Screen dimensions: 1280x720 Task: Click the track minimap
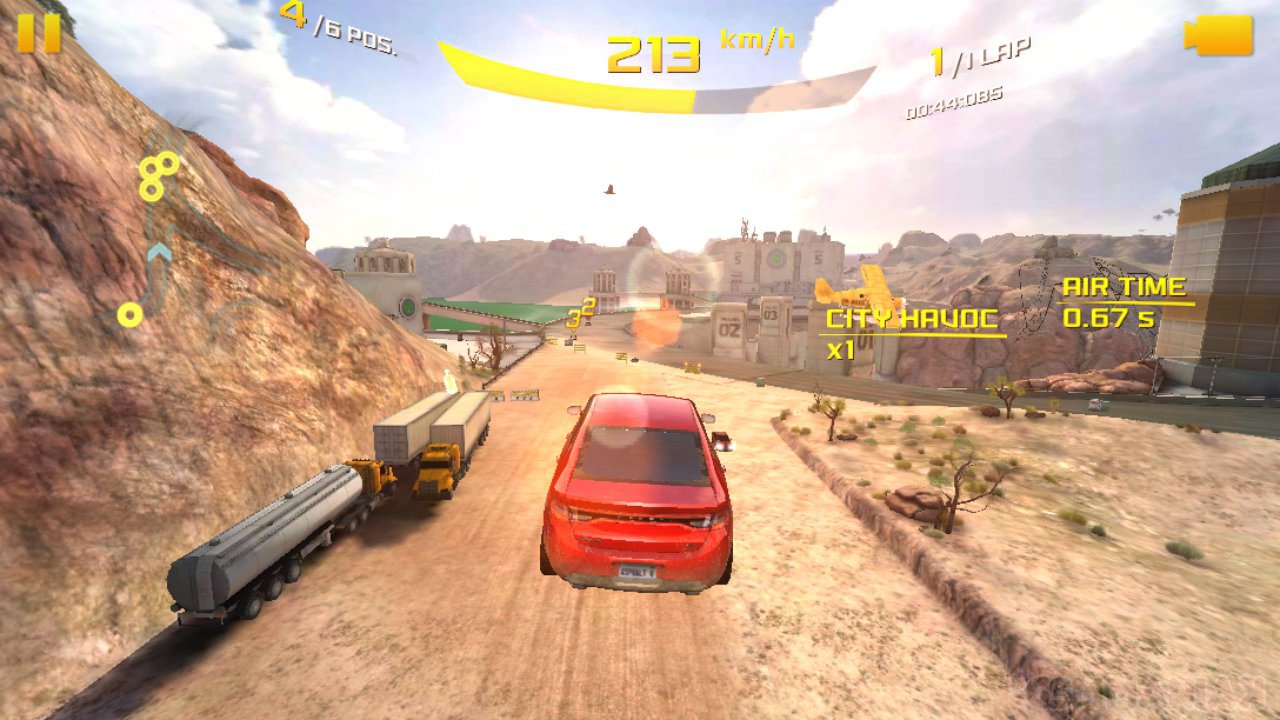click(x=155, y=240)
